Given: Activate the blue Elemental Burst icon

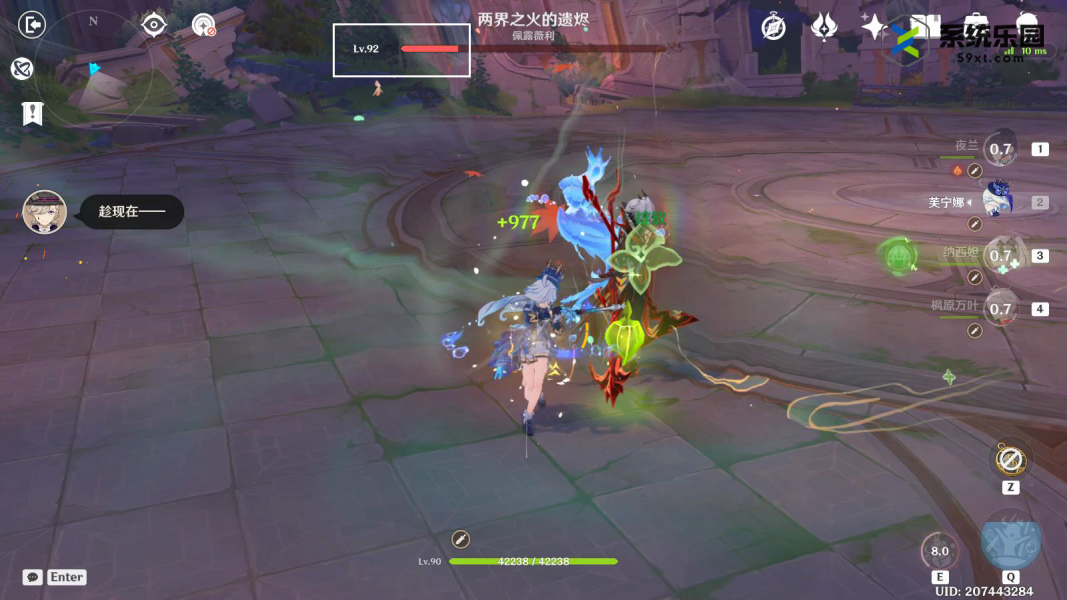Looking at the screenshot, I should pos(1010,541).
